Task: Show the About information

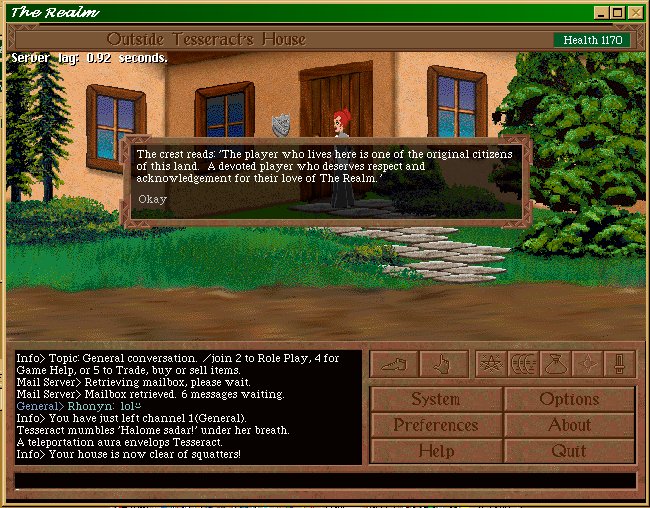Action: [569, 425]
